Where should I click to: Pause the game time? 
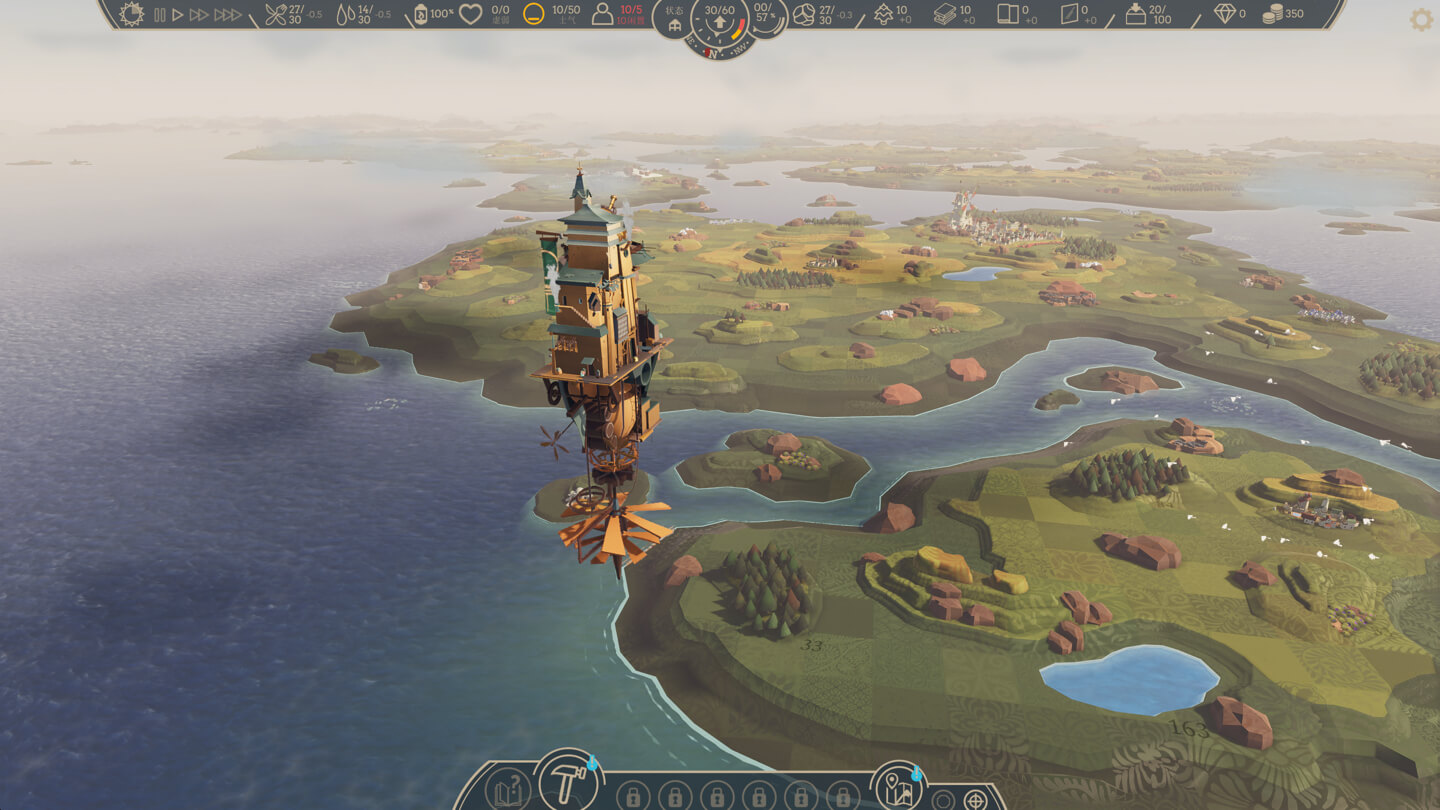(x=160, y=15)
